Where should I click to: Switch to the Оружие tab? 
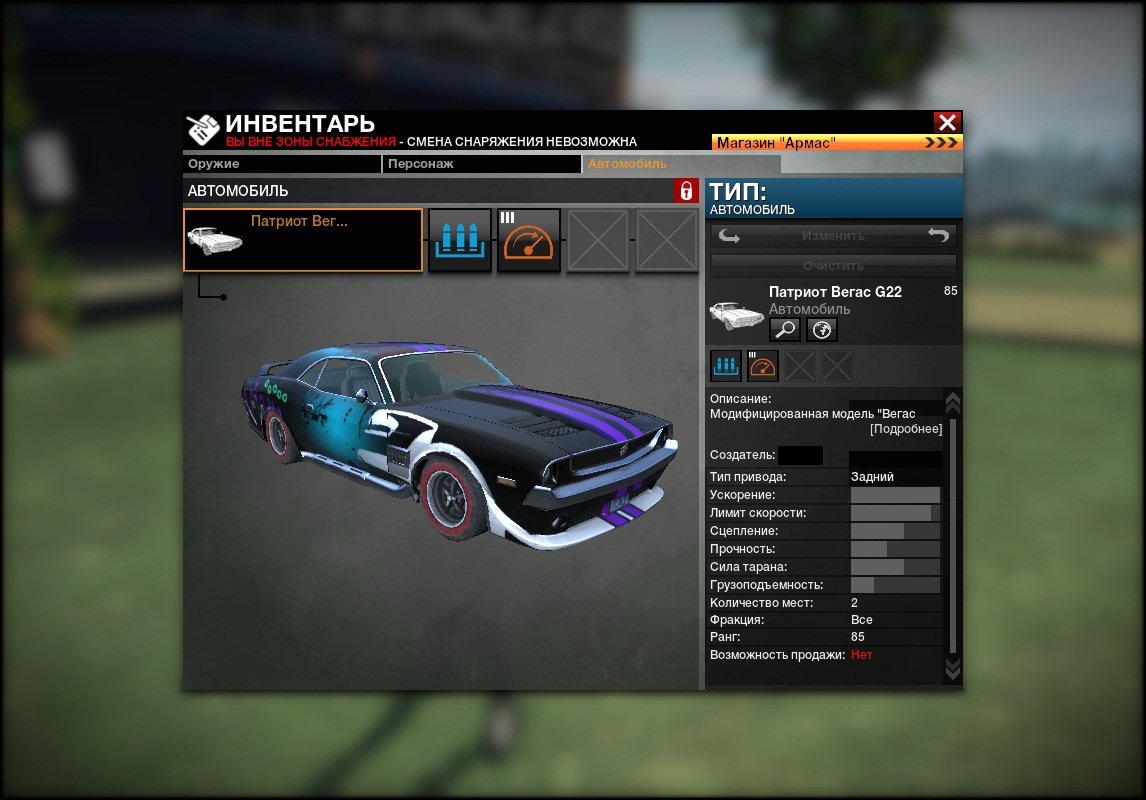click(282, 164)
